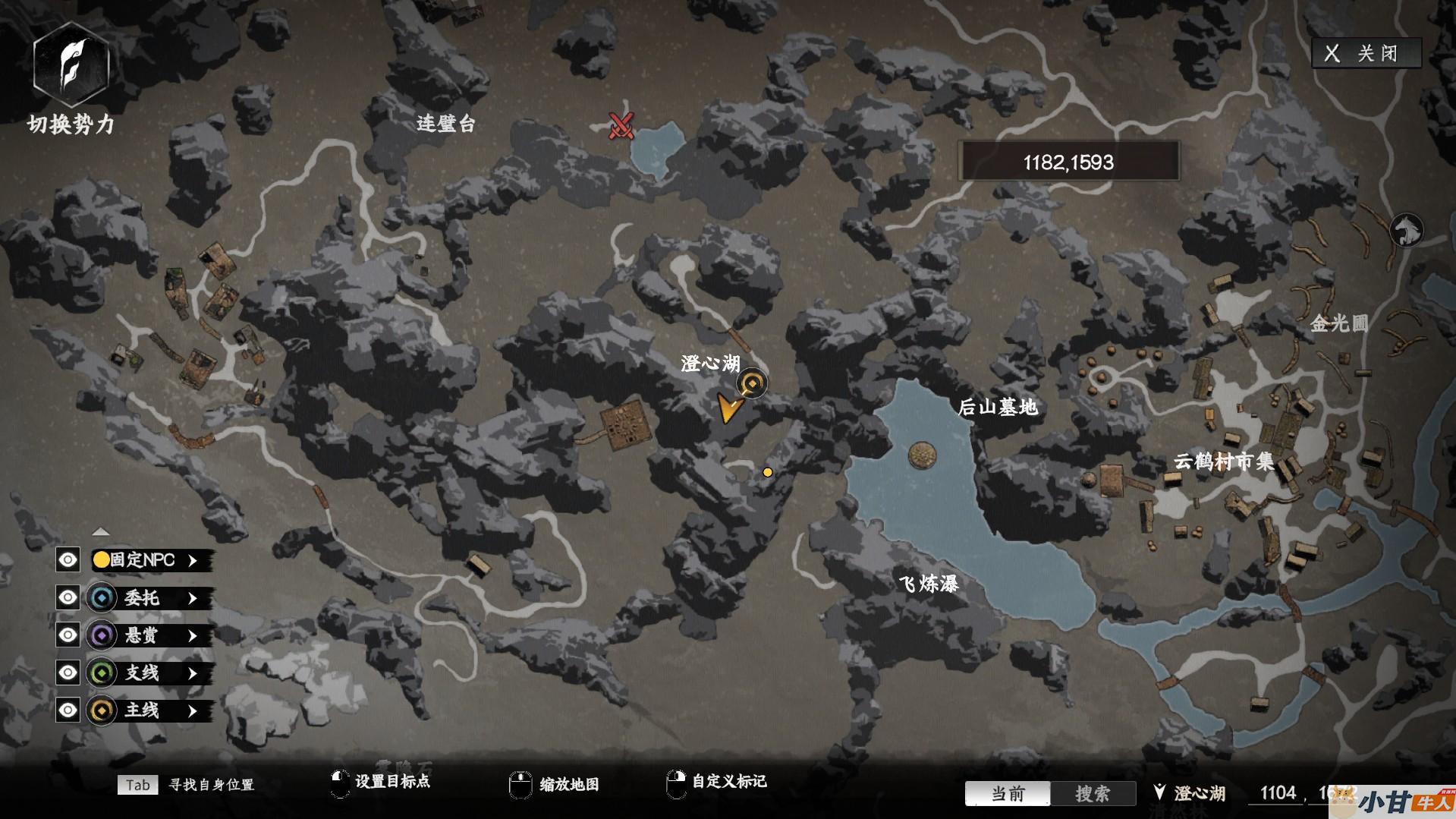Toggle visibility of 委托 markers

point(68,598)
